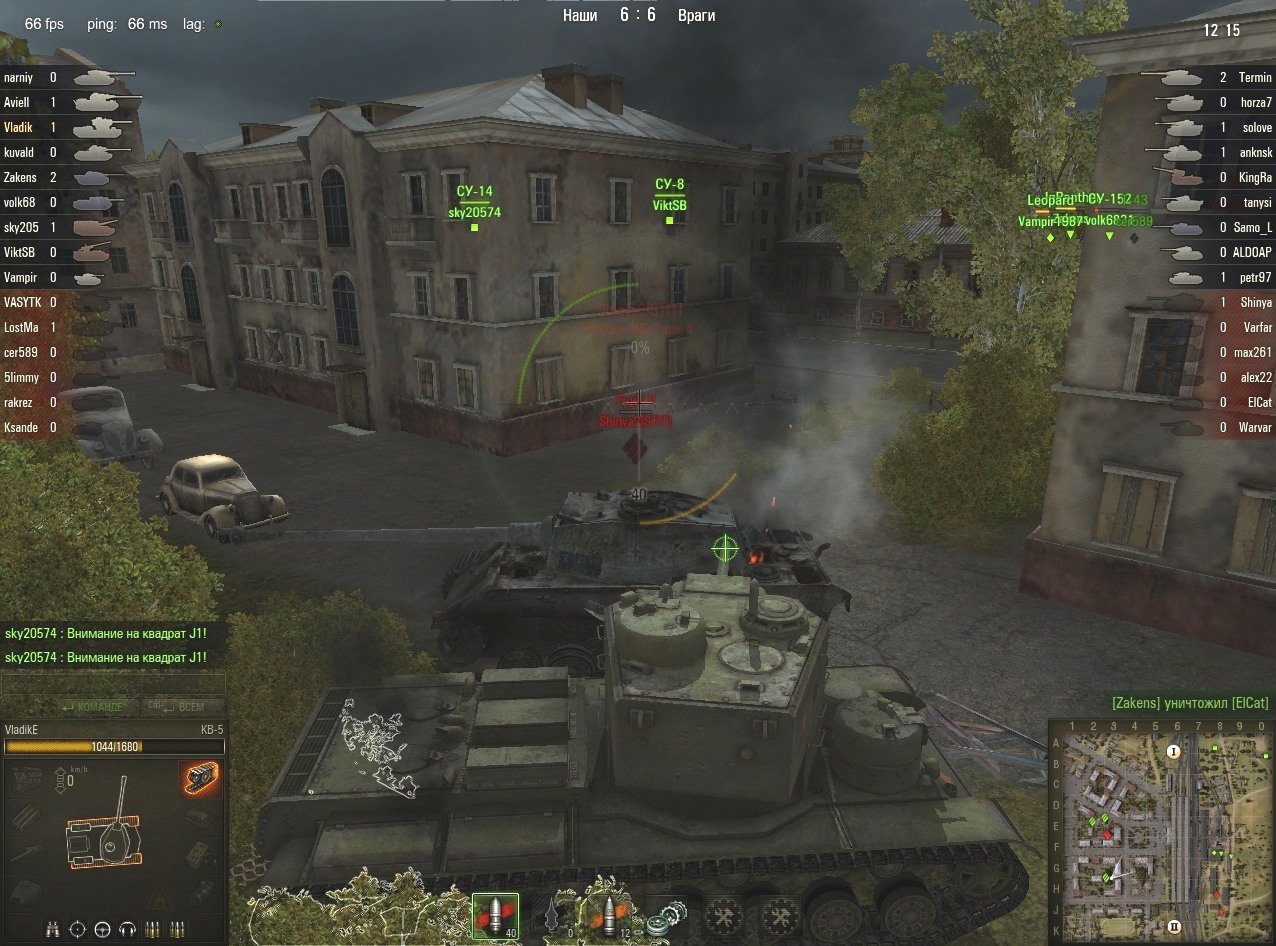The height and width of the screenshot is (946, 1276).
Task: Choose enemy petr97 from the enemy list
Action: pos(1254,277)
